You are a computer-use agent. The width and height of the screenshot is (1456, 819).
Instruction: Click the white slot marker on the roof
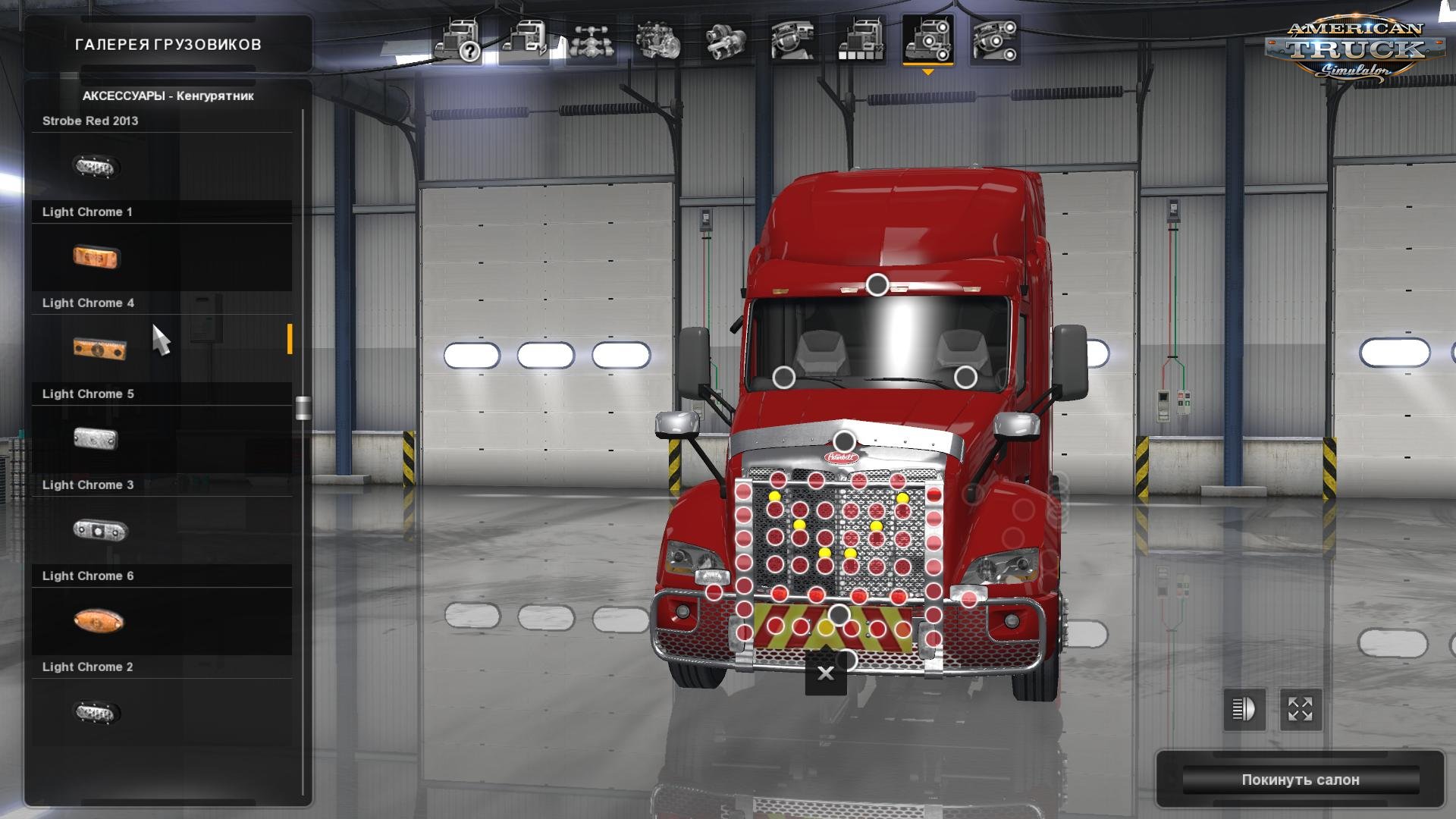pyautogui.click(x=878, y=284)
